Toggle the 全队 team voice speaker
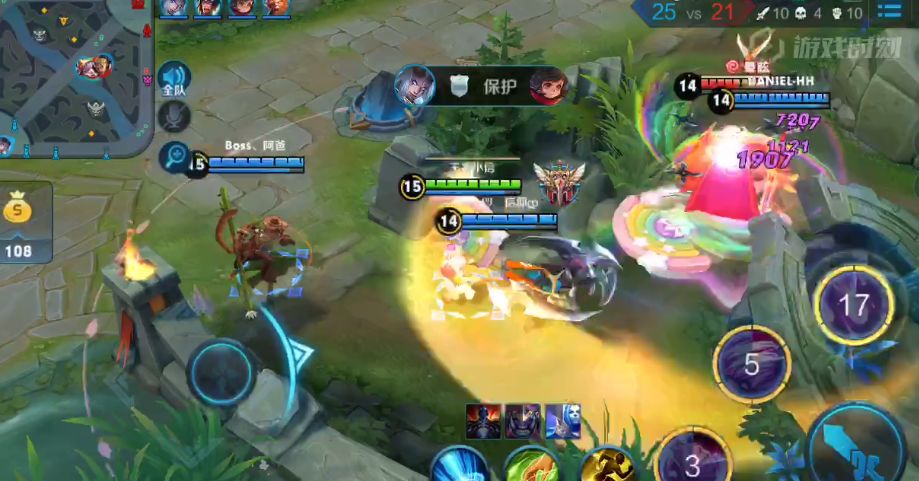Viewport: 919px width, 481px height. point(174,80)
